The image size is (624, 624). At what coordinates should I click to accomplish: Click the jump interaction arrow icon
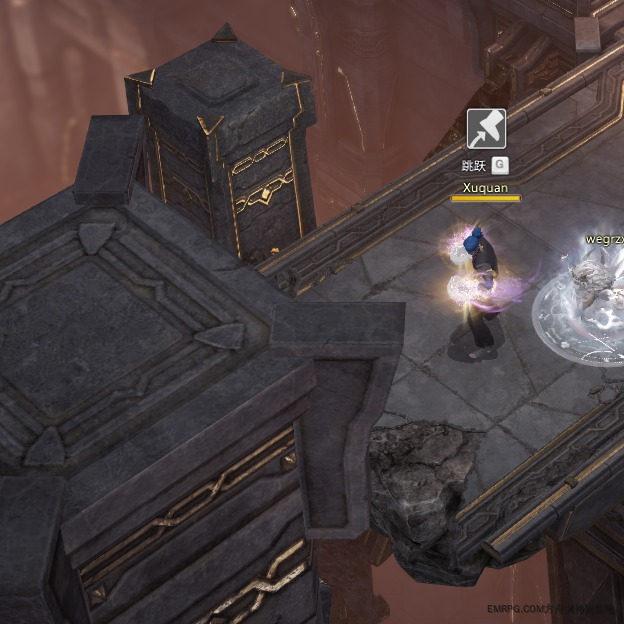coord(486,129)
